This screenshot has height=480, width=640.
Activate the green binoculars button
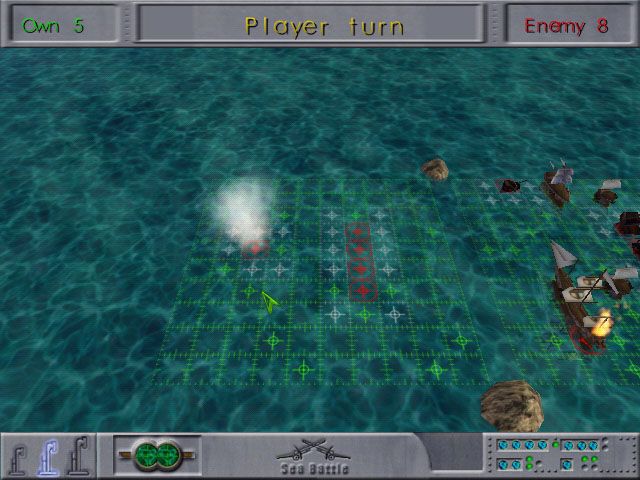point(157,456)
